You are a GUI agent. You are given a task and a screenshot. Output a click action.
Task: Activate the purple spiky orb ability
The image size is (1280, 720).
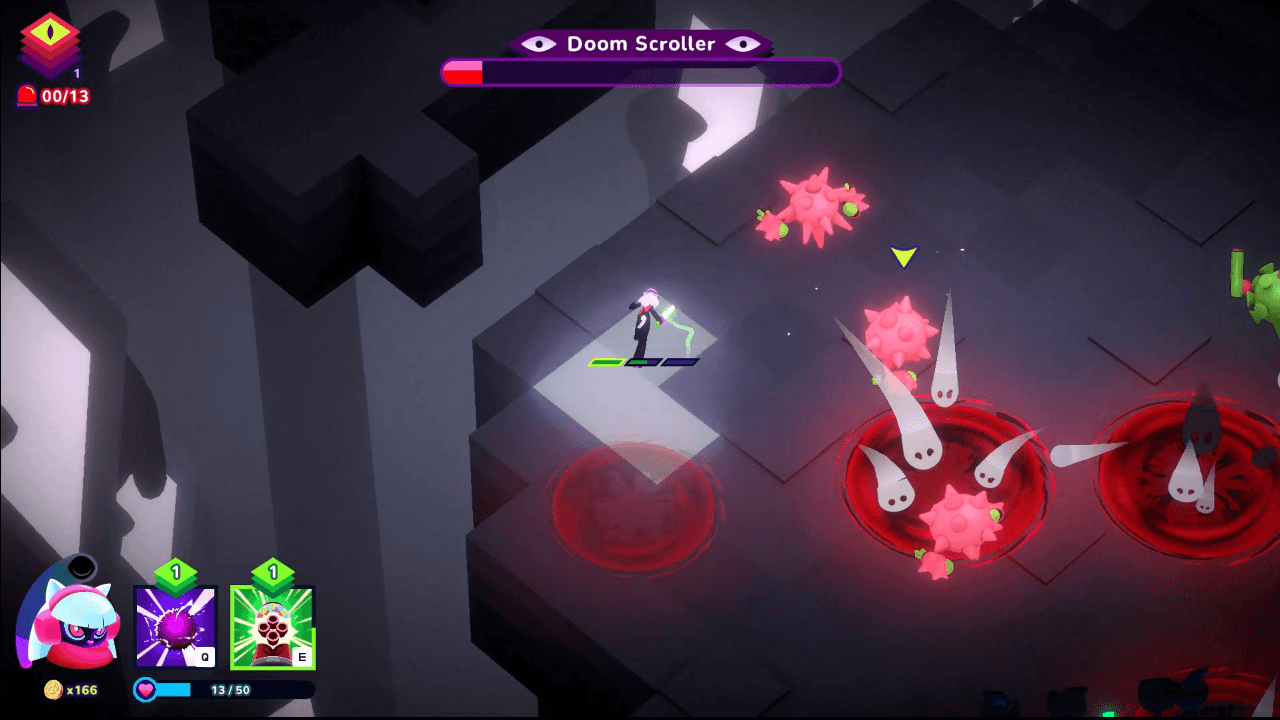(x=176, y=626)
